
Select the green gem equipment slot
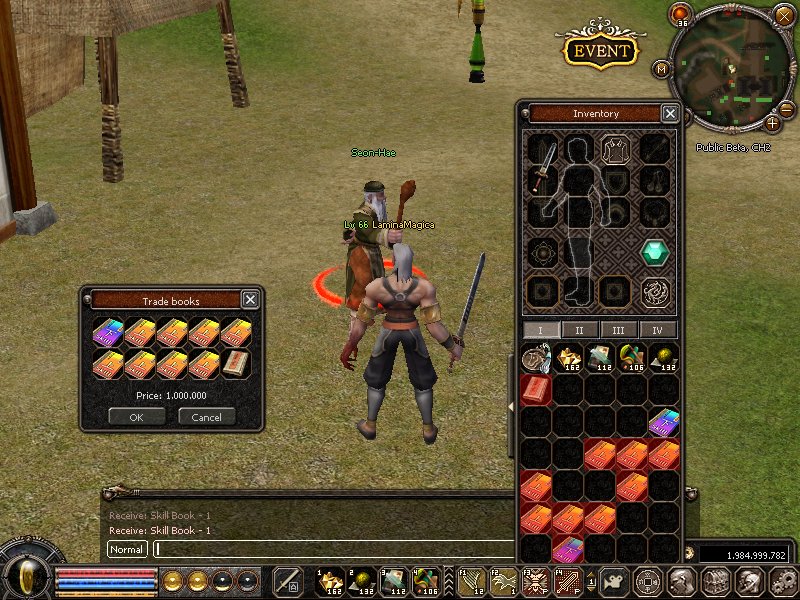point(655,252)
